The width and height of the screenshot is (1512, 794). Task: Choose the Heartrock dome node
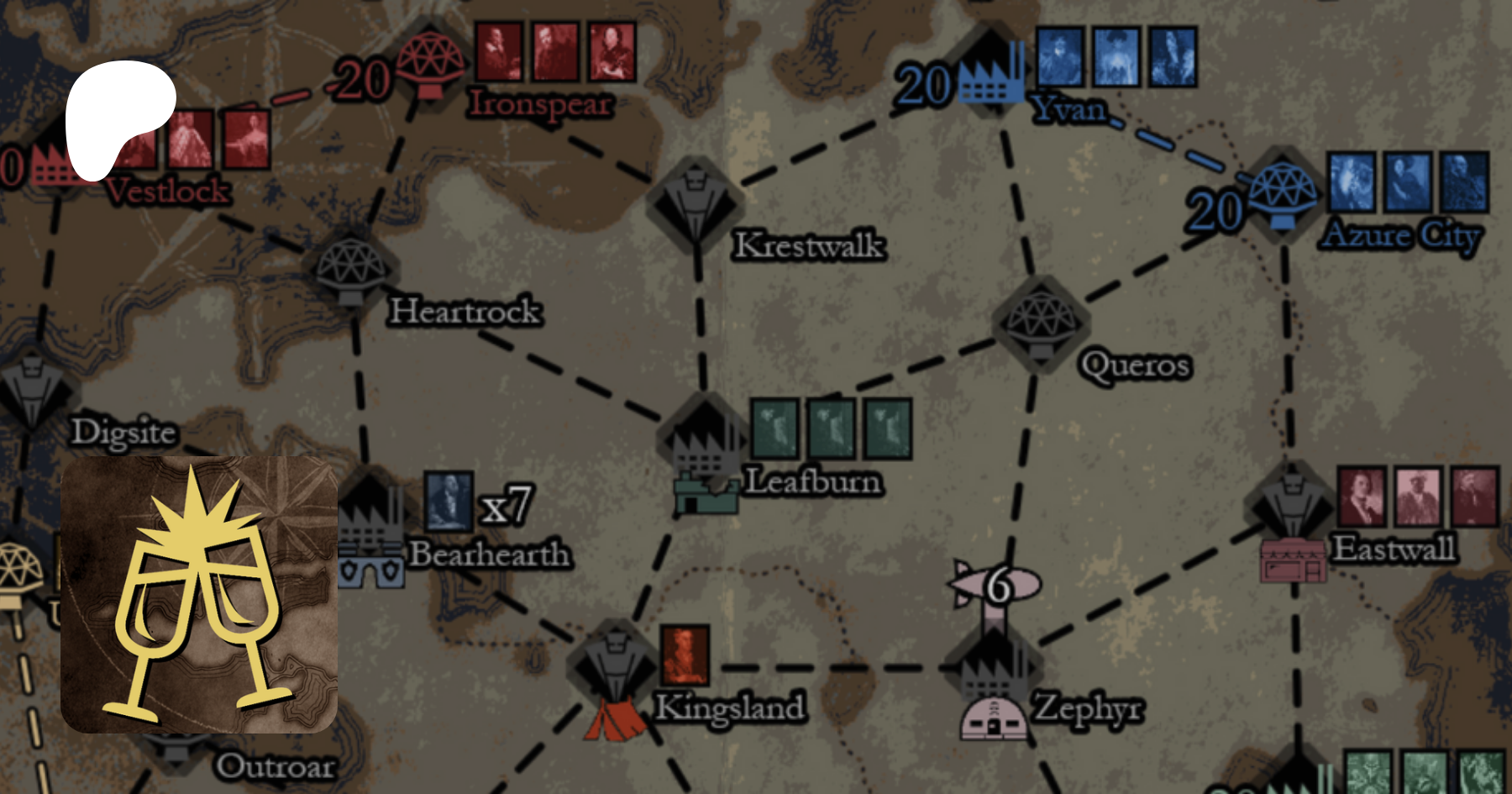pos(351,267)
